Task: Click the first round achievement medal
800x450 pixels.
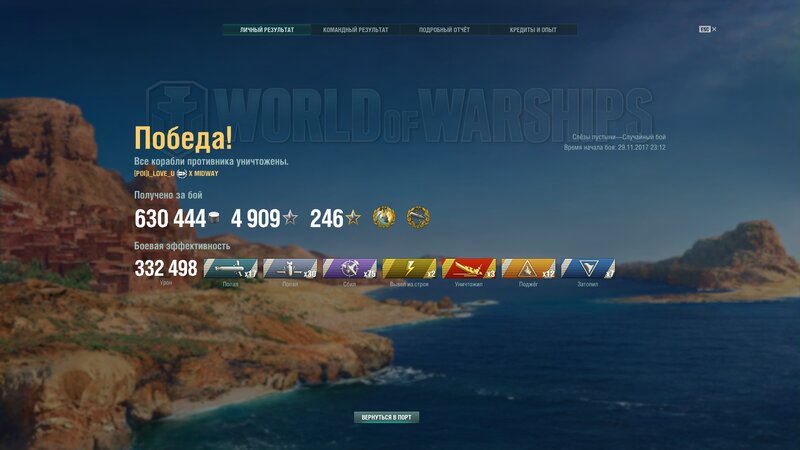Action: click(384, 217)
